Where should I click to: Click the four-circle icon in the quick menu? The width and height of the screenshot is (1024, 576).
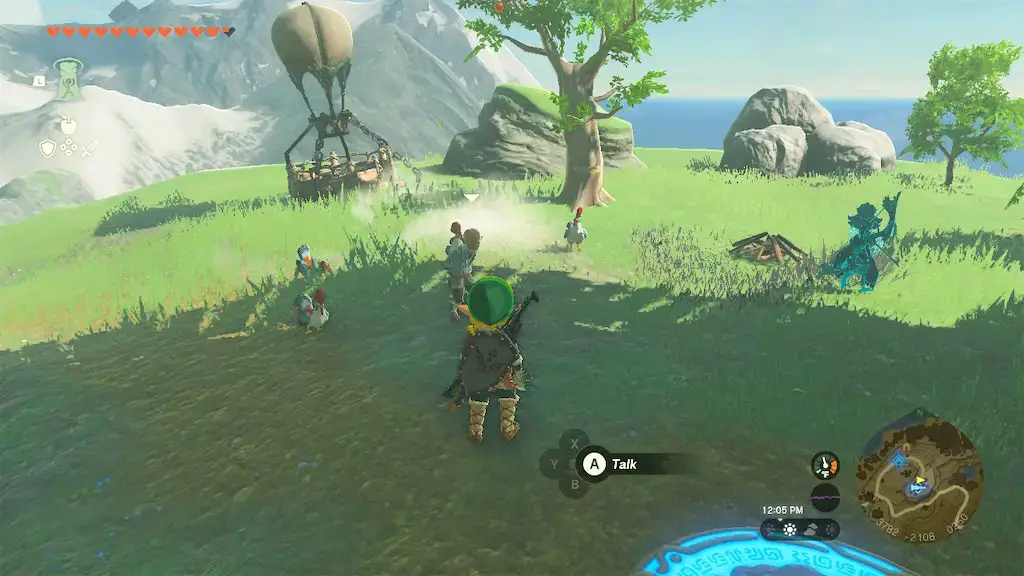(68, 148)
